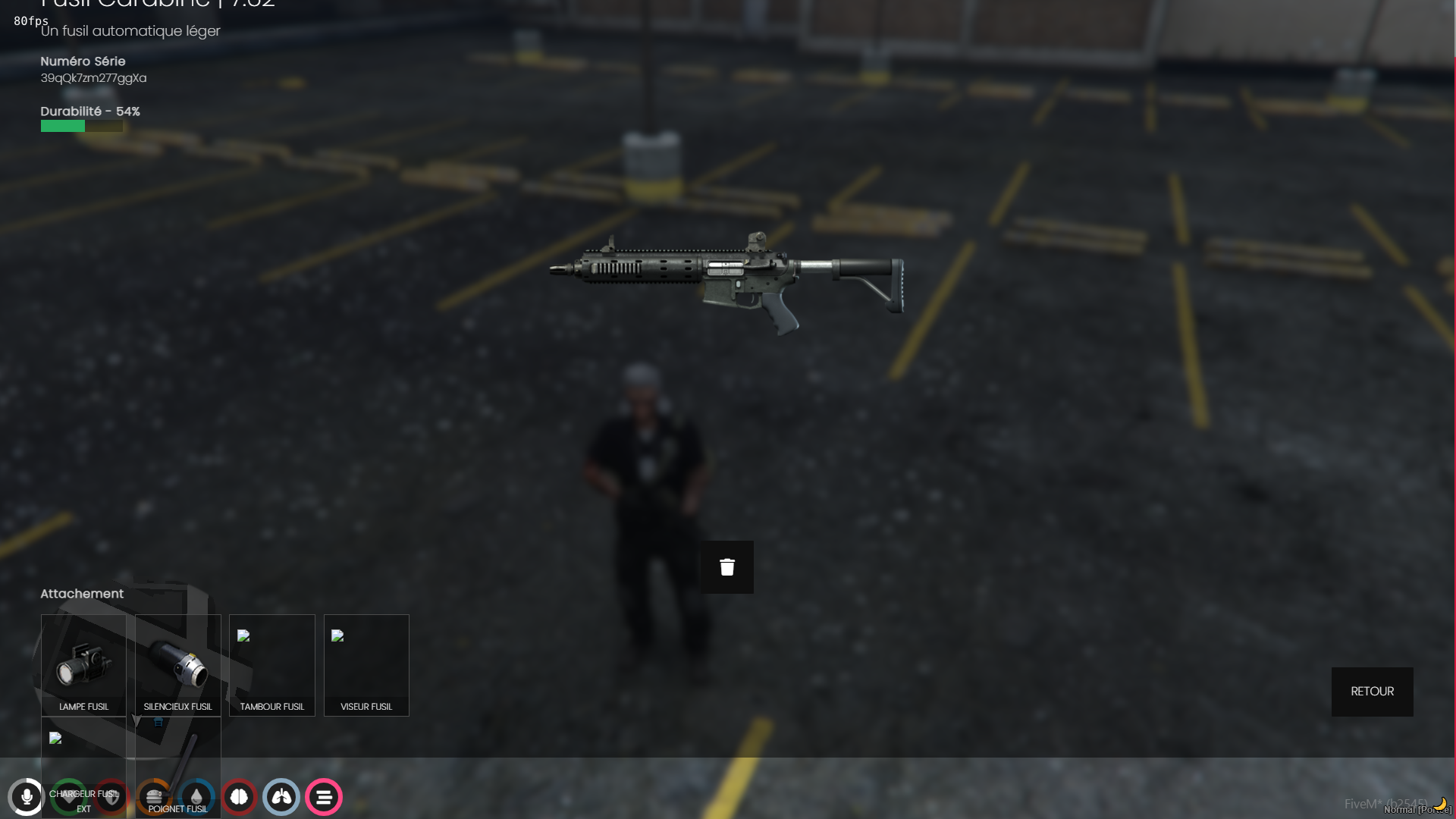Select the TAMBOUR FUSIL slot
The image size is (1456, 819).
271,665
